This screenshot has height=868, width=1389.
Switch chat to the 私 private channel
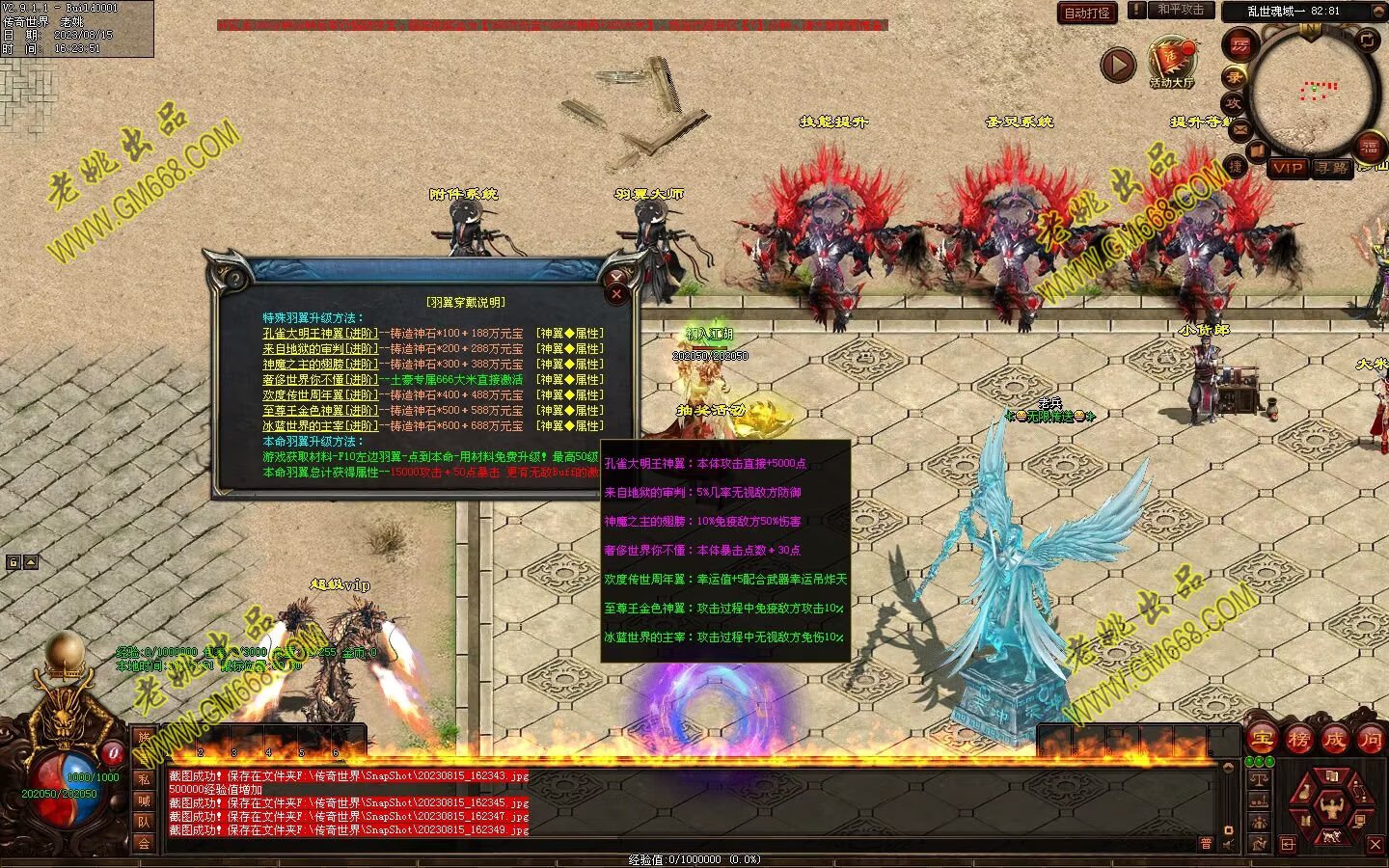coord(144,779)
